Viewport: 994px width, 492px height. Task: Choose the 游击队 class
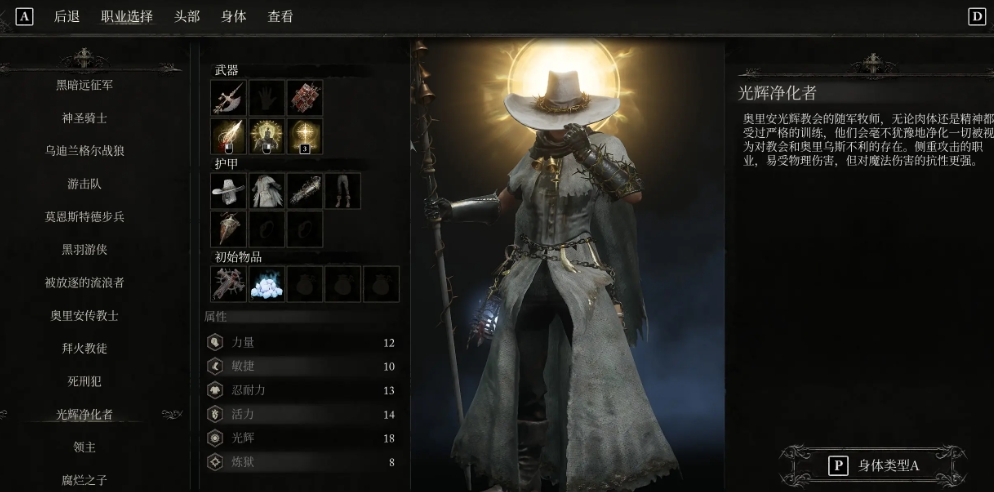point(85,184)
